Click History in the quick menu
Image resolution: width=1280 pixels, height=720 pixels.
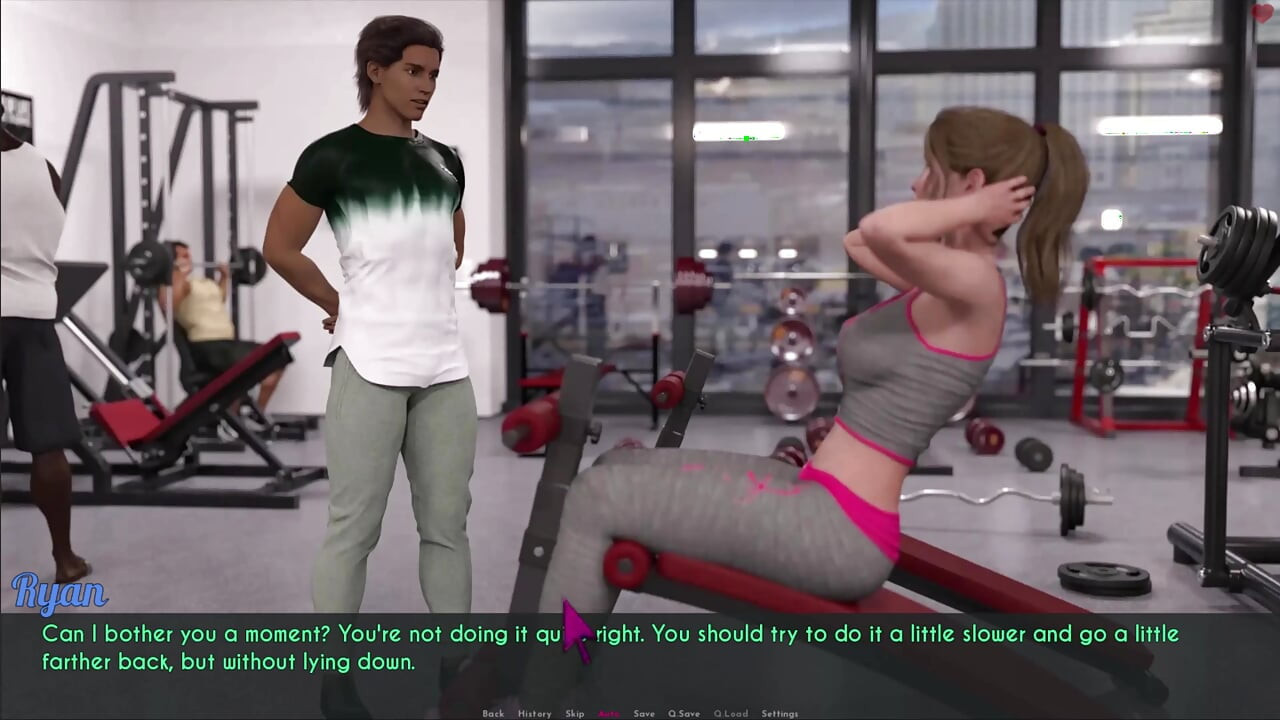click(x=535, y=713)
